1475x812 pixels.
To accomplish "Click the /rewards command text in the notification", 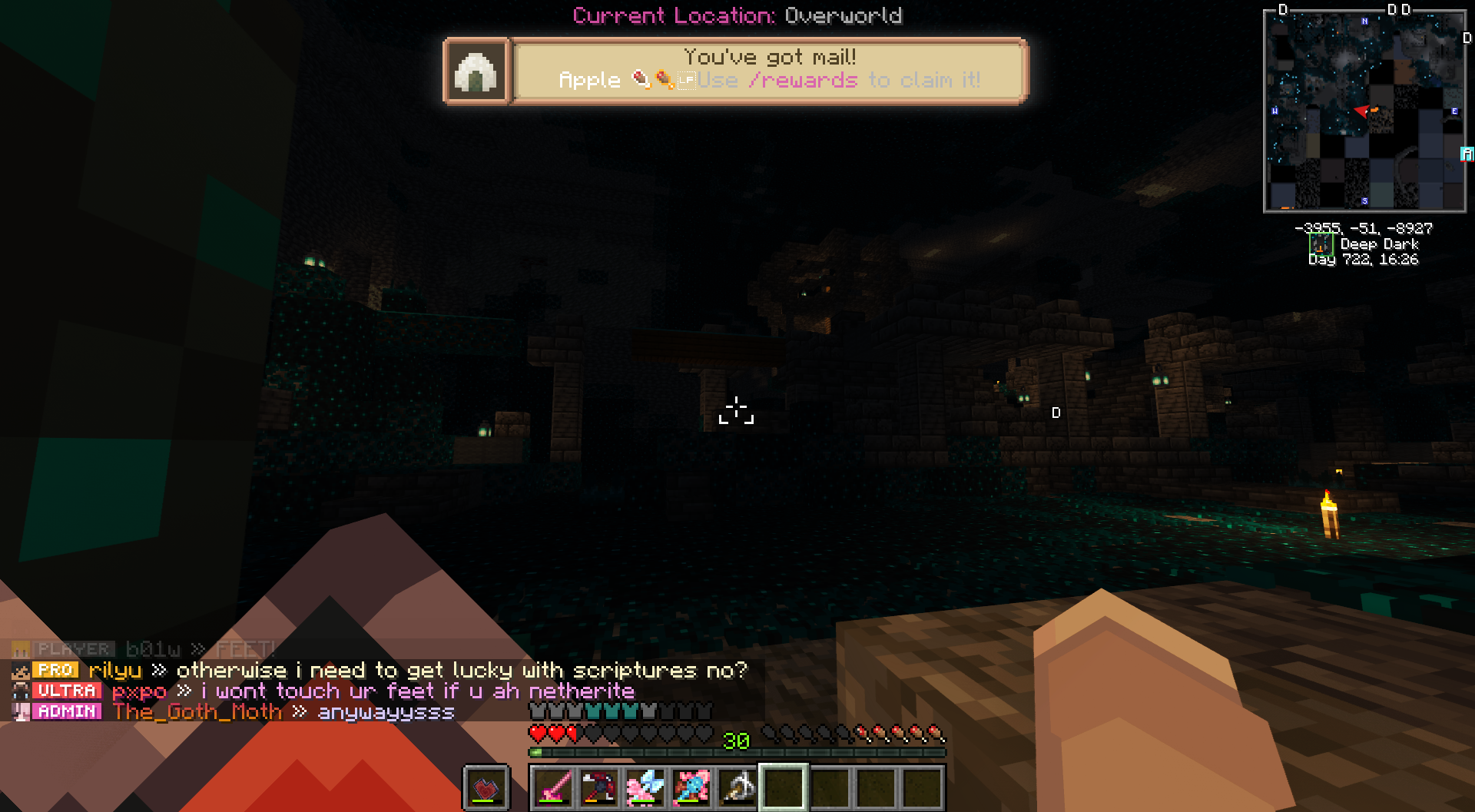I will (803, 81).
